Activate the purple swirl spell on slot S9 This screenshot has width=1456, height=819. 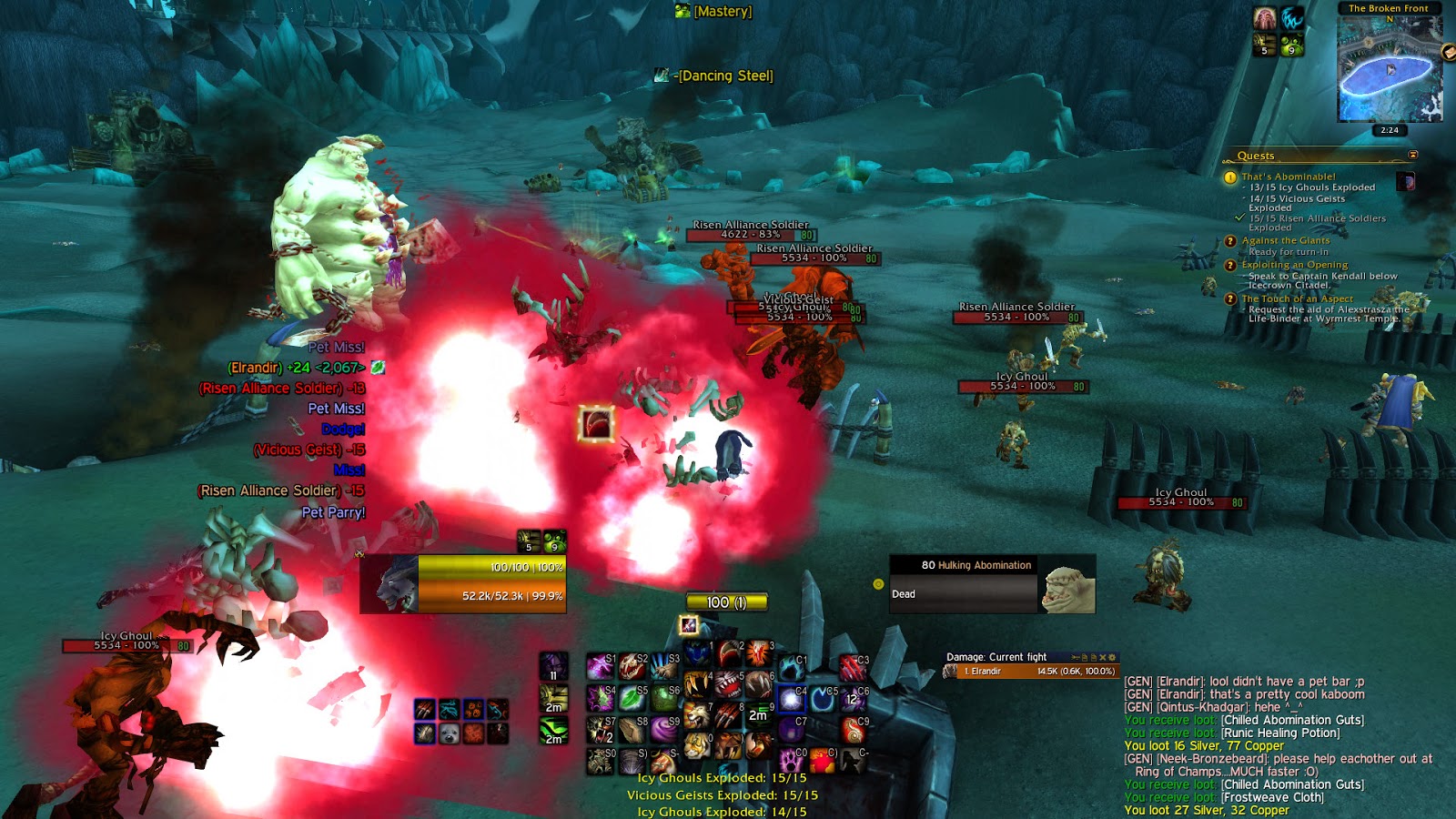coord(662,729)
